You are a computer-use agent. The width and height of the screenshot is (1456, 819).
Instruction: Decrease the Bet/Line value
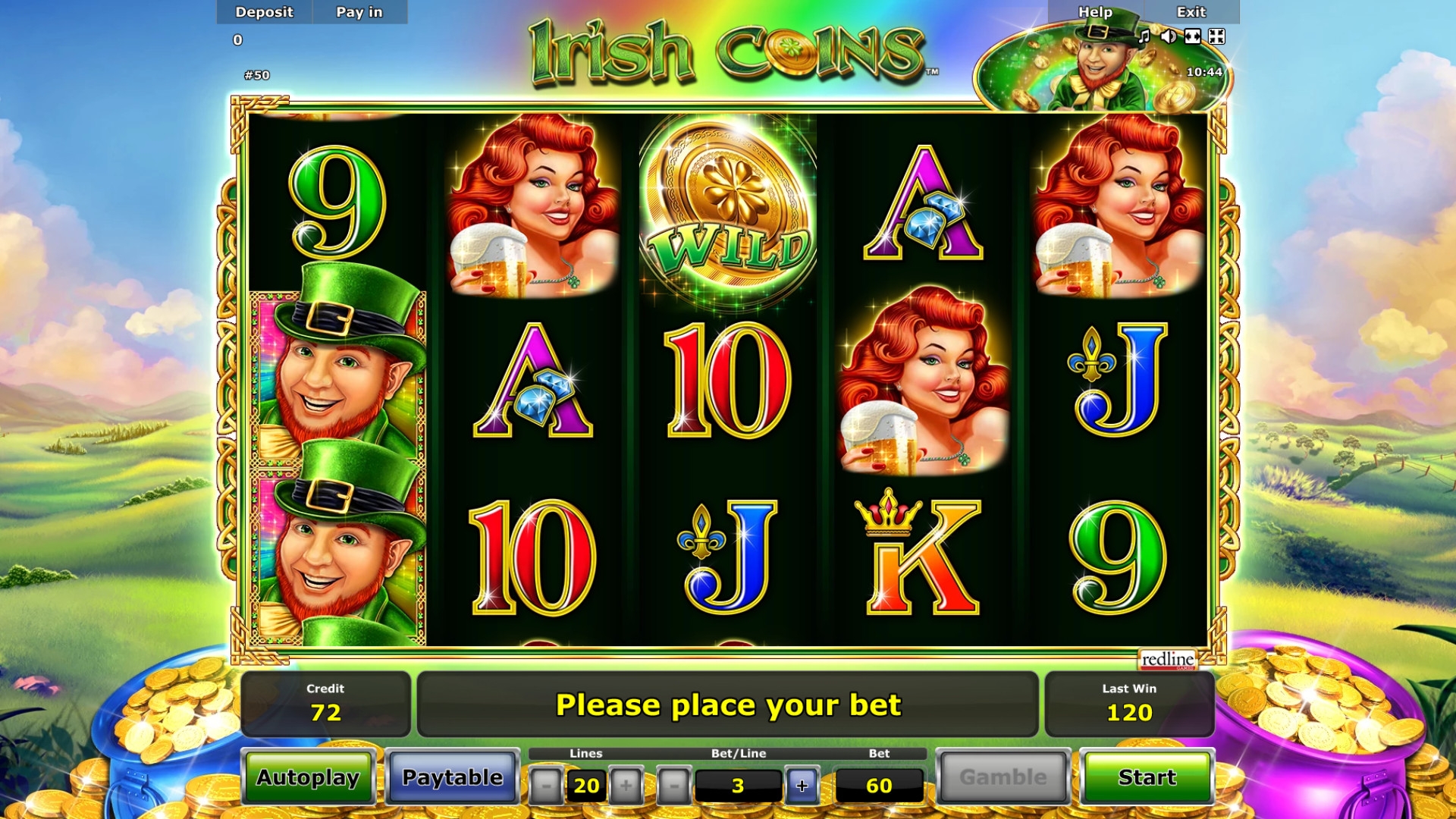point(673,786)
